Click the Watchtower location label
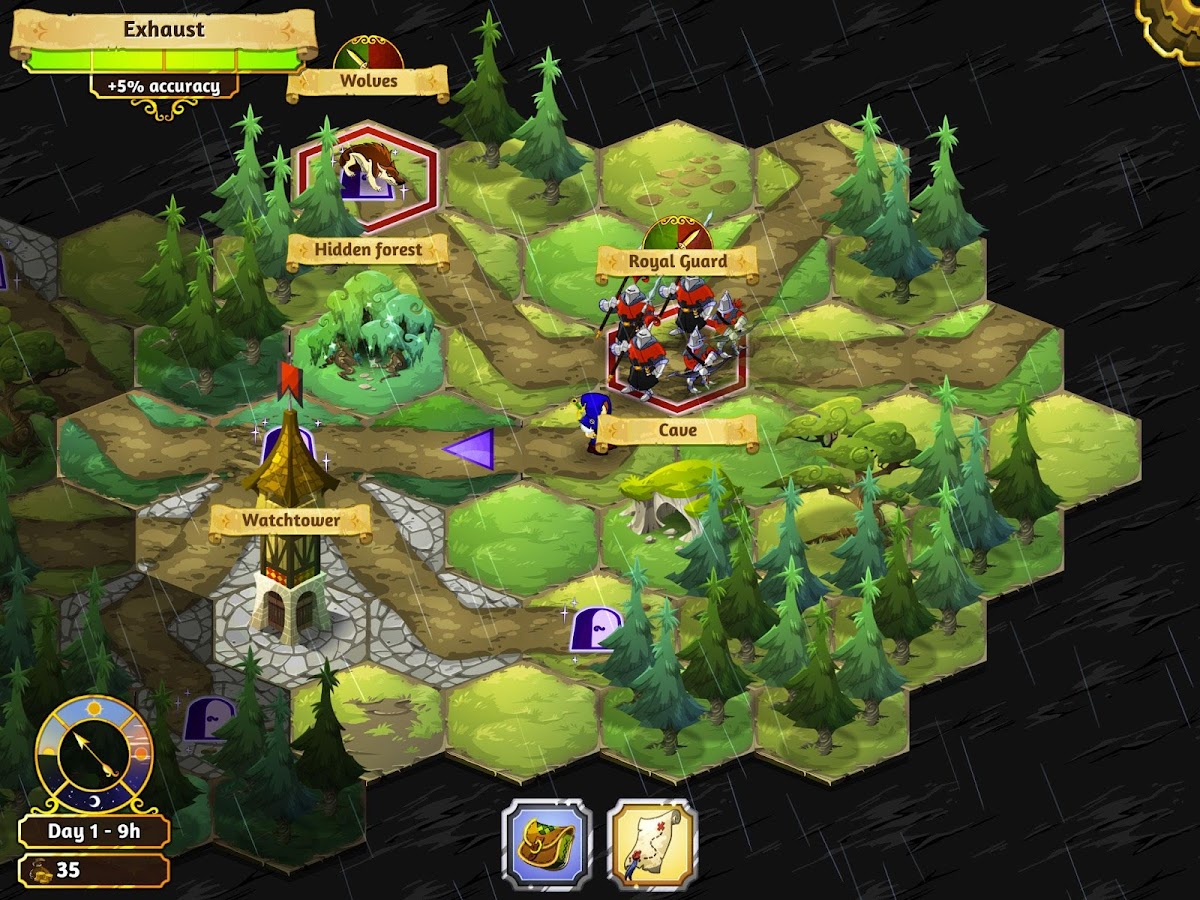The width and height of the screenshot is (1200, 900). pyautogui.click(x=290, y=521)
